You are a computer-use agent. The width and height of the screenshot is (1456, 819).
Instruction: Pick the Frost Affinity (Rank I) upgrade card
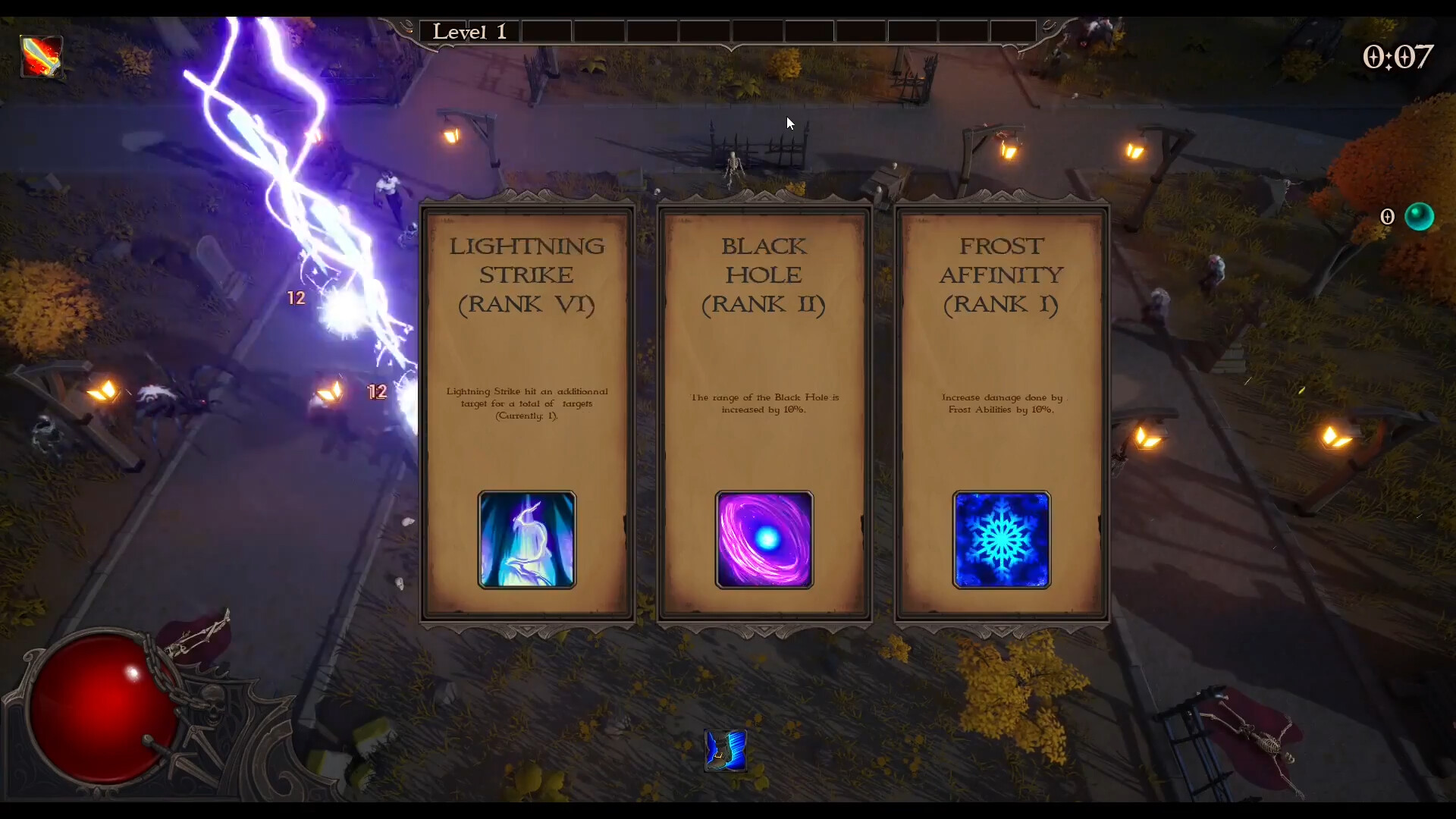[x=1001, y=341]
